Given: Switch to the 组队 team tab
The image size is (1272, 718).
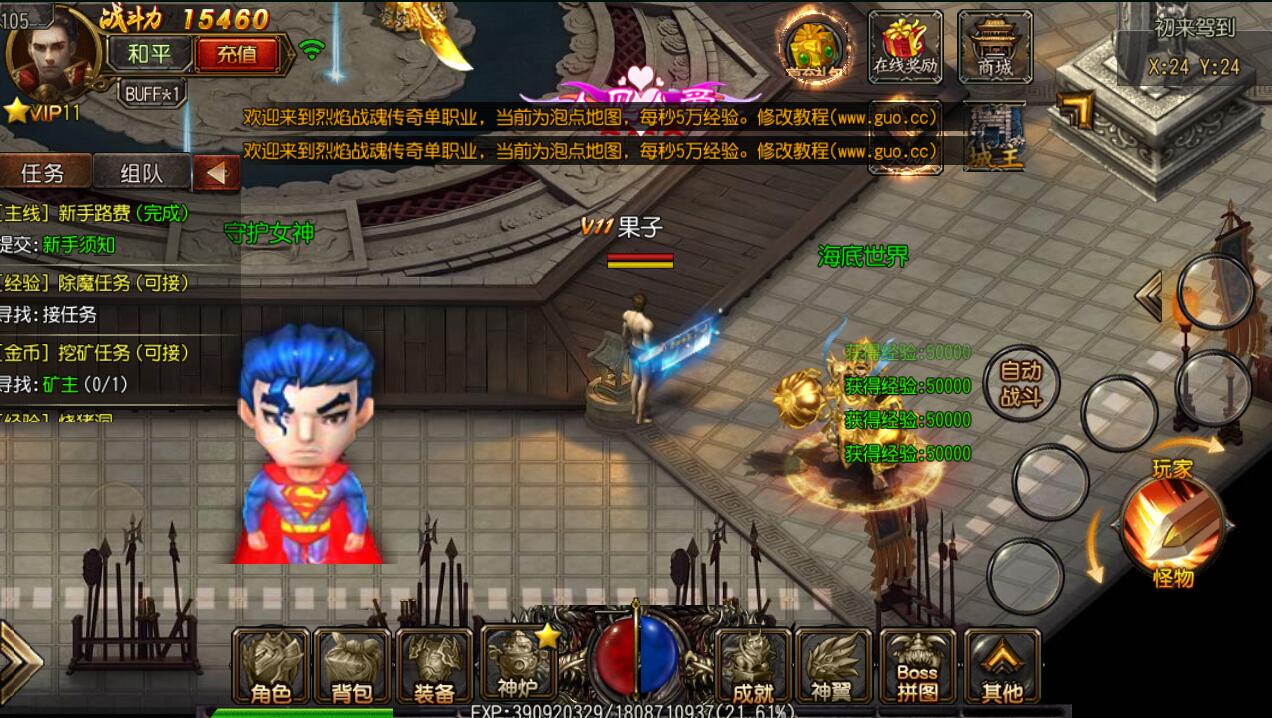Looking at the screenshot, I should pos(141,173).
